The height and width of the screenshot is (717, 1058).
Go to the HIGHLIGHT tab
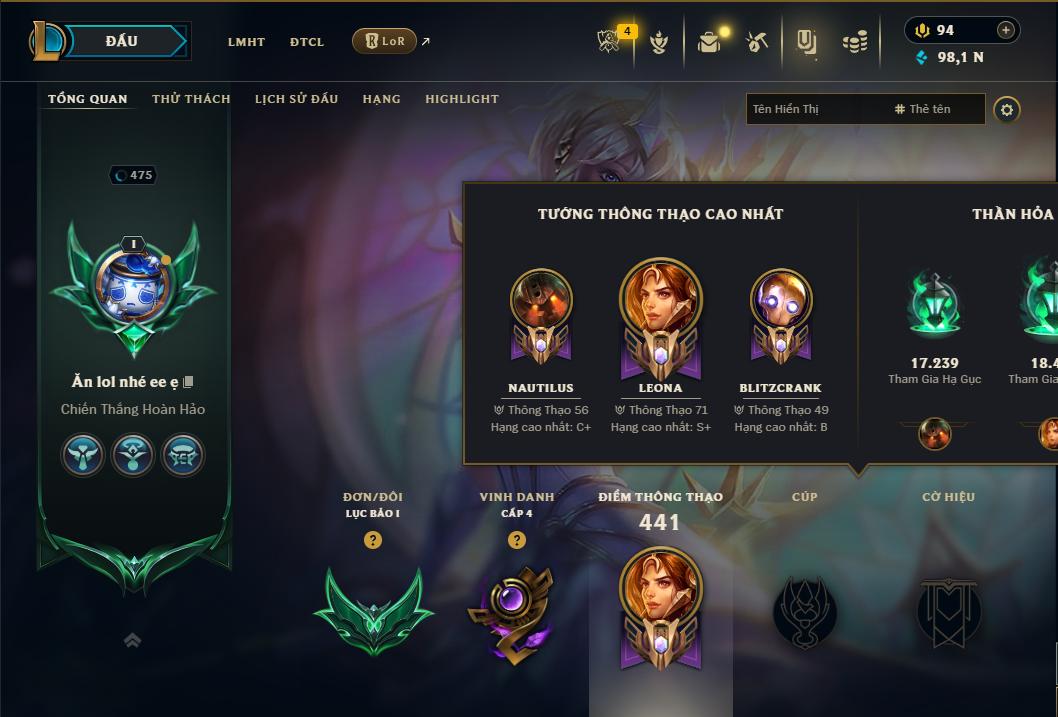(462, 99)
